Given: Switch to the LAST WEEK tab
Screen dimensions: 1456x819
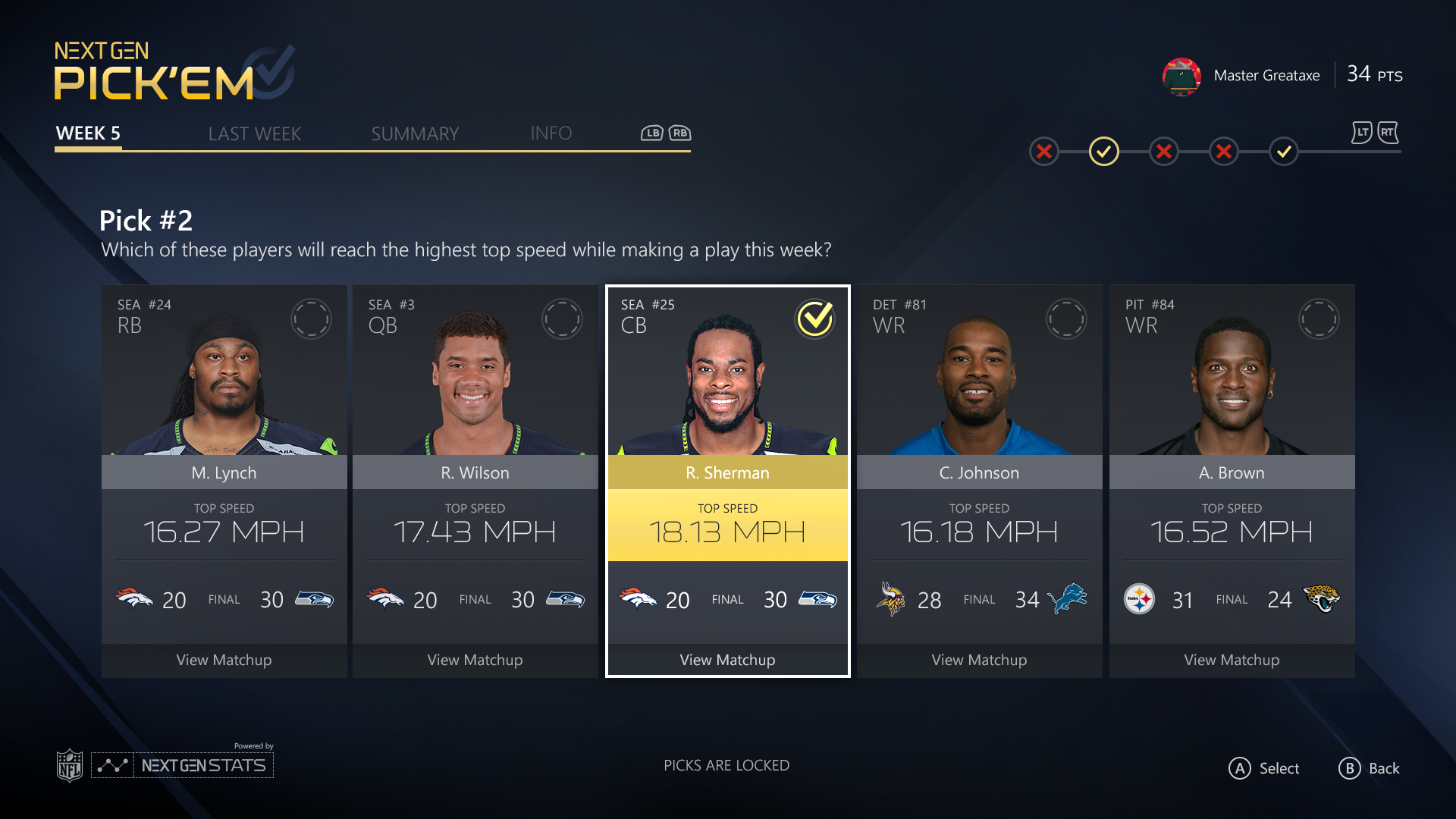Looking at the screenshot, I should click(x=254, y=133).
